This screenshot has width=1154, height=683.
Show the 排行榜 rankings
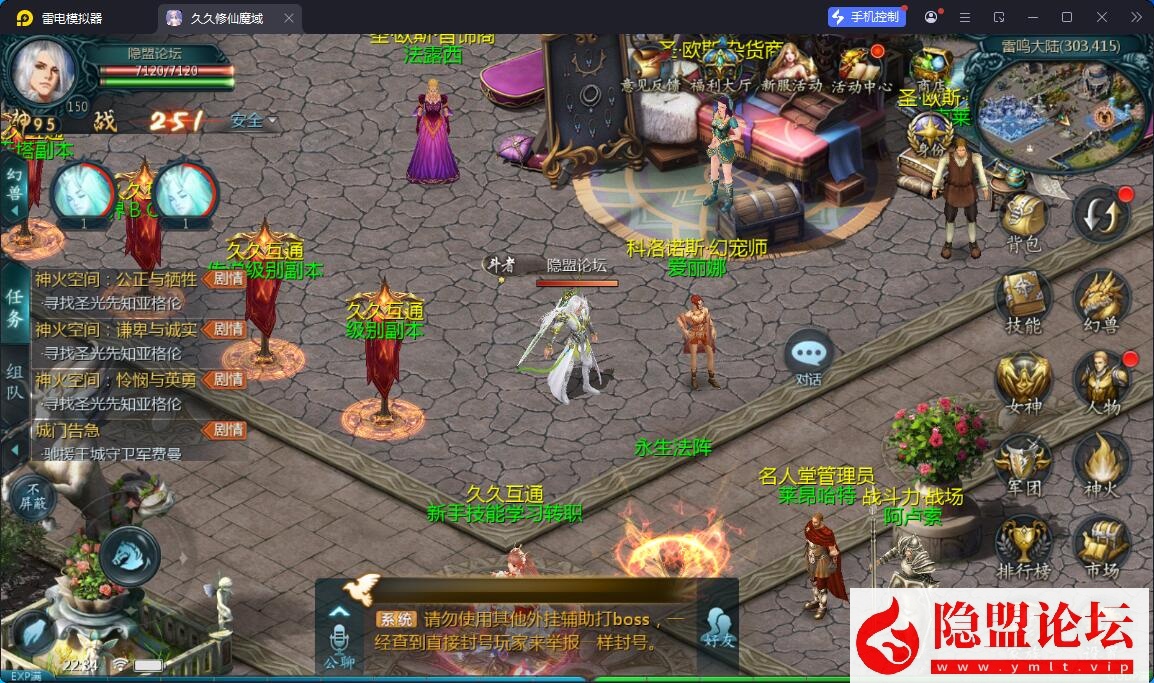click(1022, 545)
